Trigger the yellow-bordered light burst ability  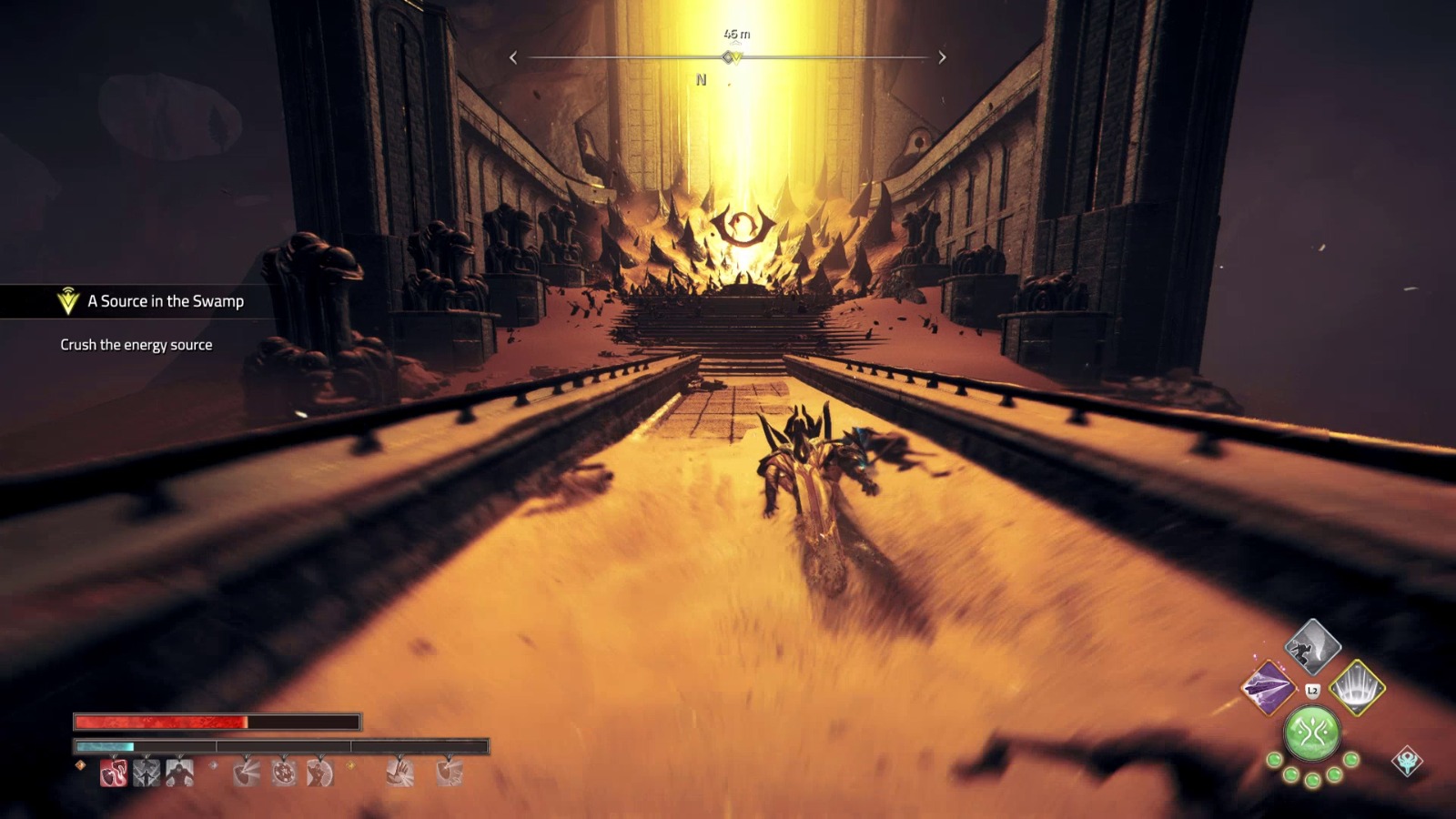(1357, 687)
